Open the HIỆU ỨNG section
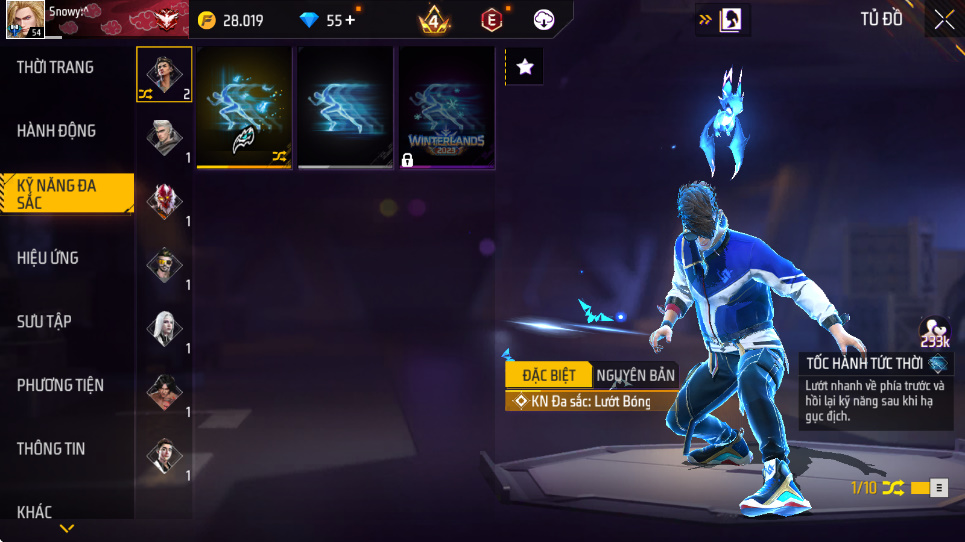 coord(48,258)
